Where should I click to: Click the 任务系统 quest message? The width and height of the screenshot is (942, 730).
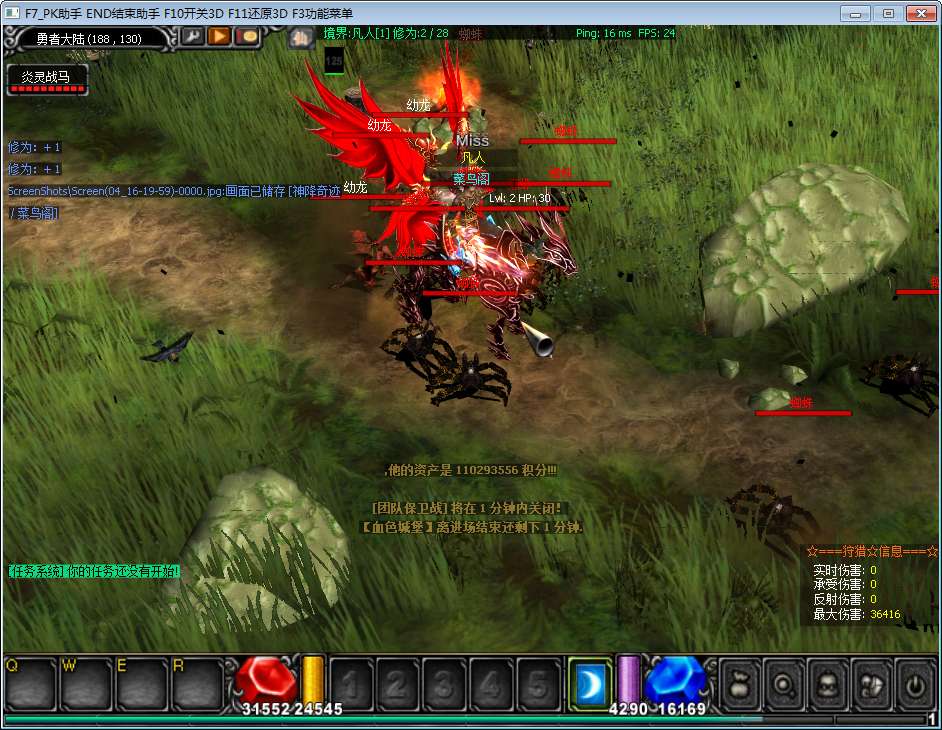tap(94, 571)
